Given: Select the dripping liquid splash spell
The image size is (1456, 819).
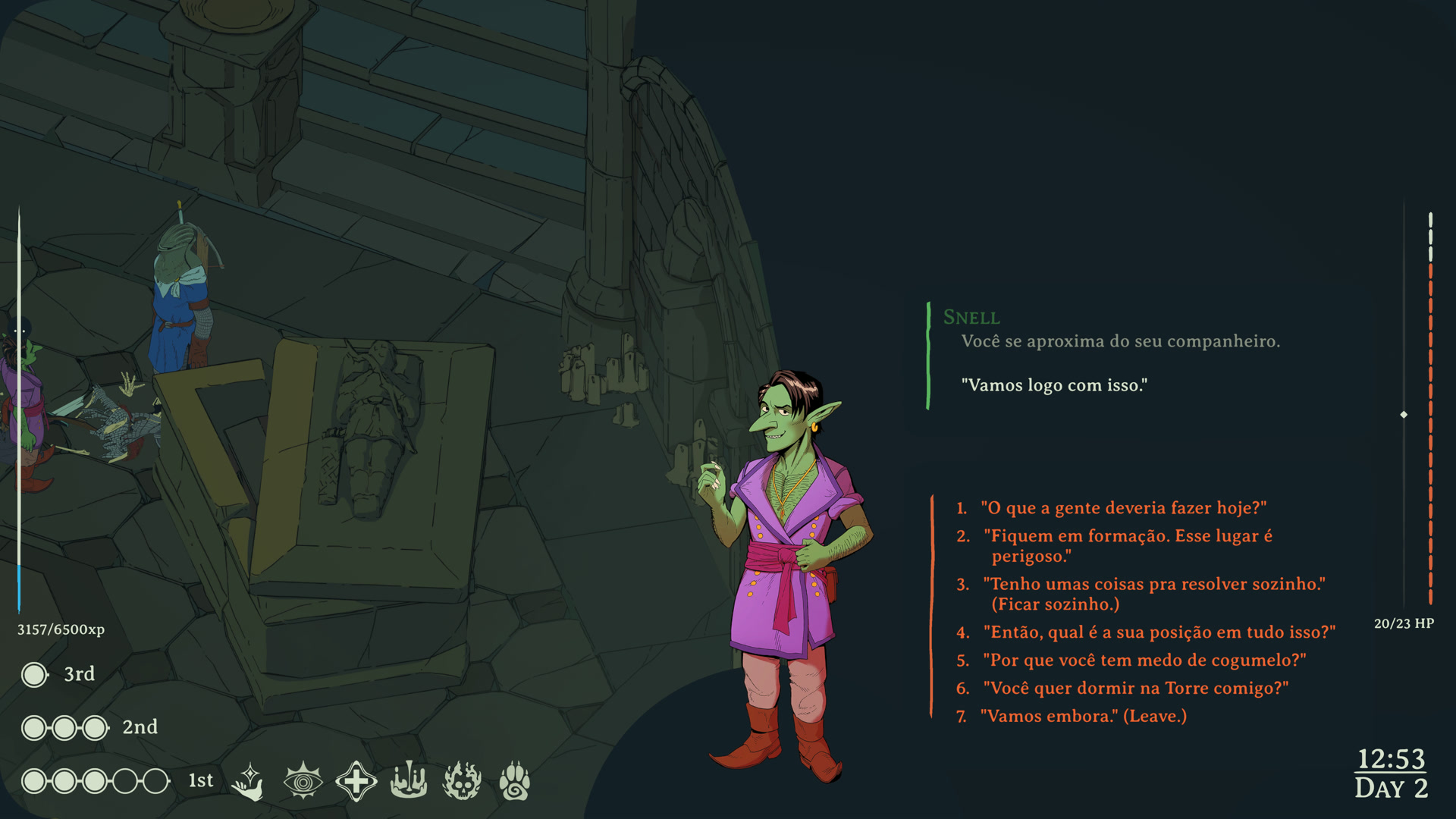Looking at the screenshot, I should [409, 781].
